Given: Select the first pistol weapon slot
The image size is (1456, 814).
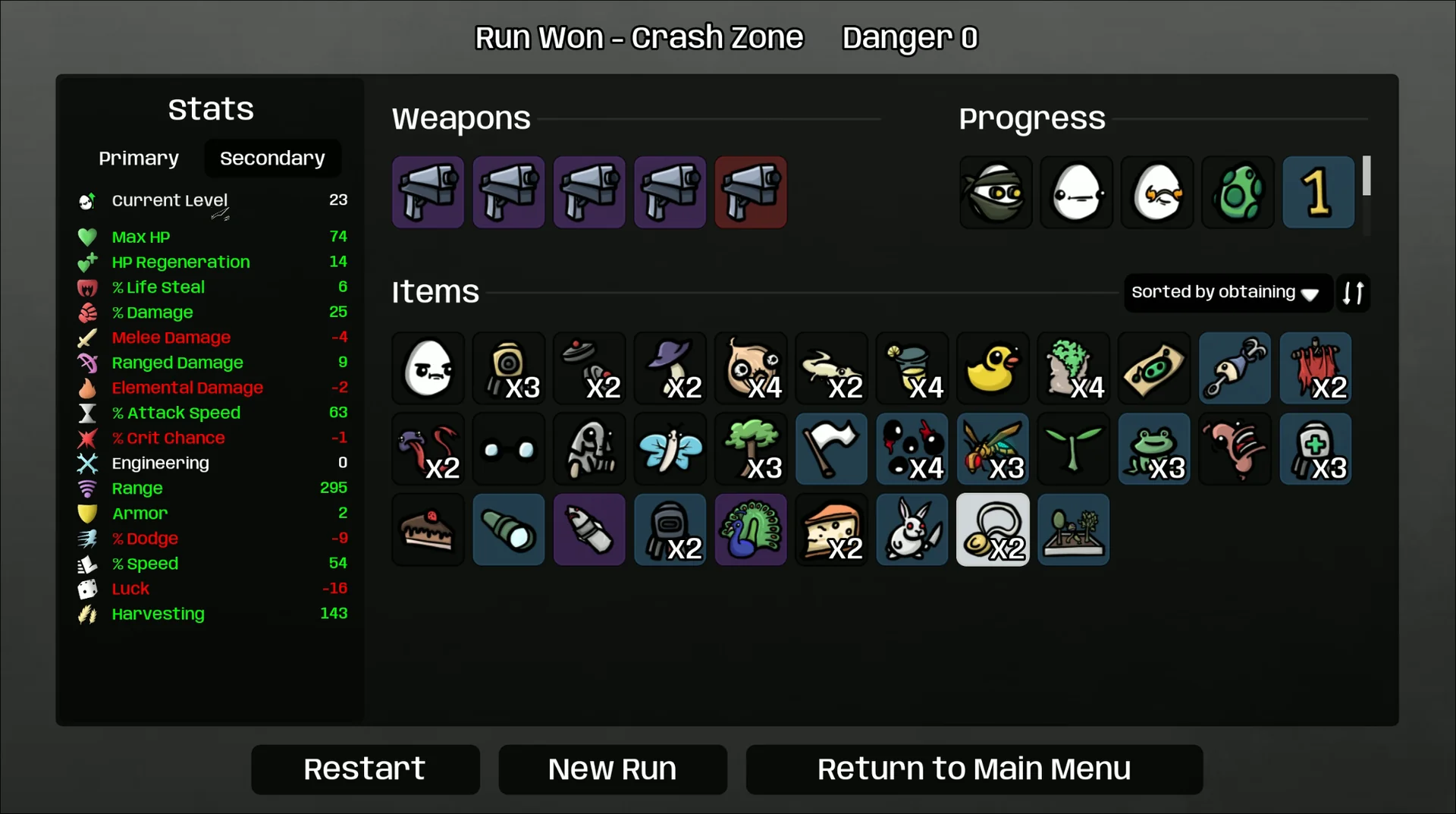Looking at the screenshot, I should coord(427,192).
